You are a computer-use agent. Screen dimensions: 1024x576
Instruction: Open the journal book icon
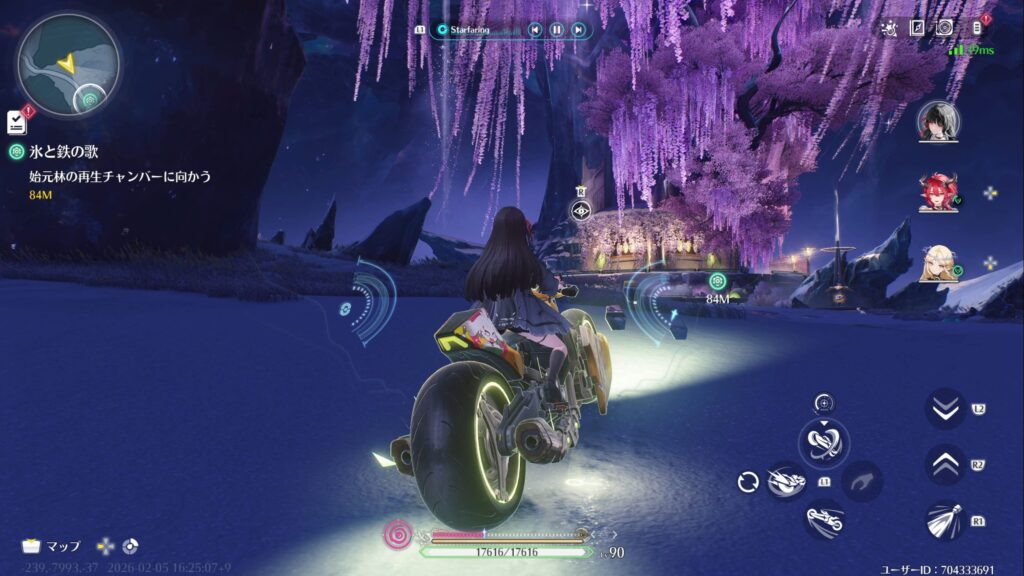click(916, 28)
